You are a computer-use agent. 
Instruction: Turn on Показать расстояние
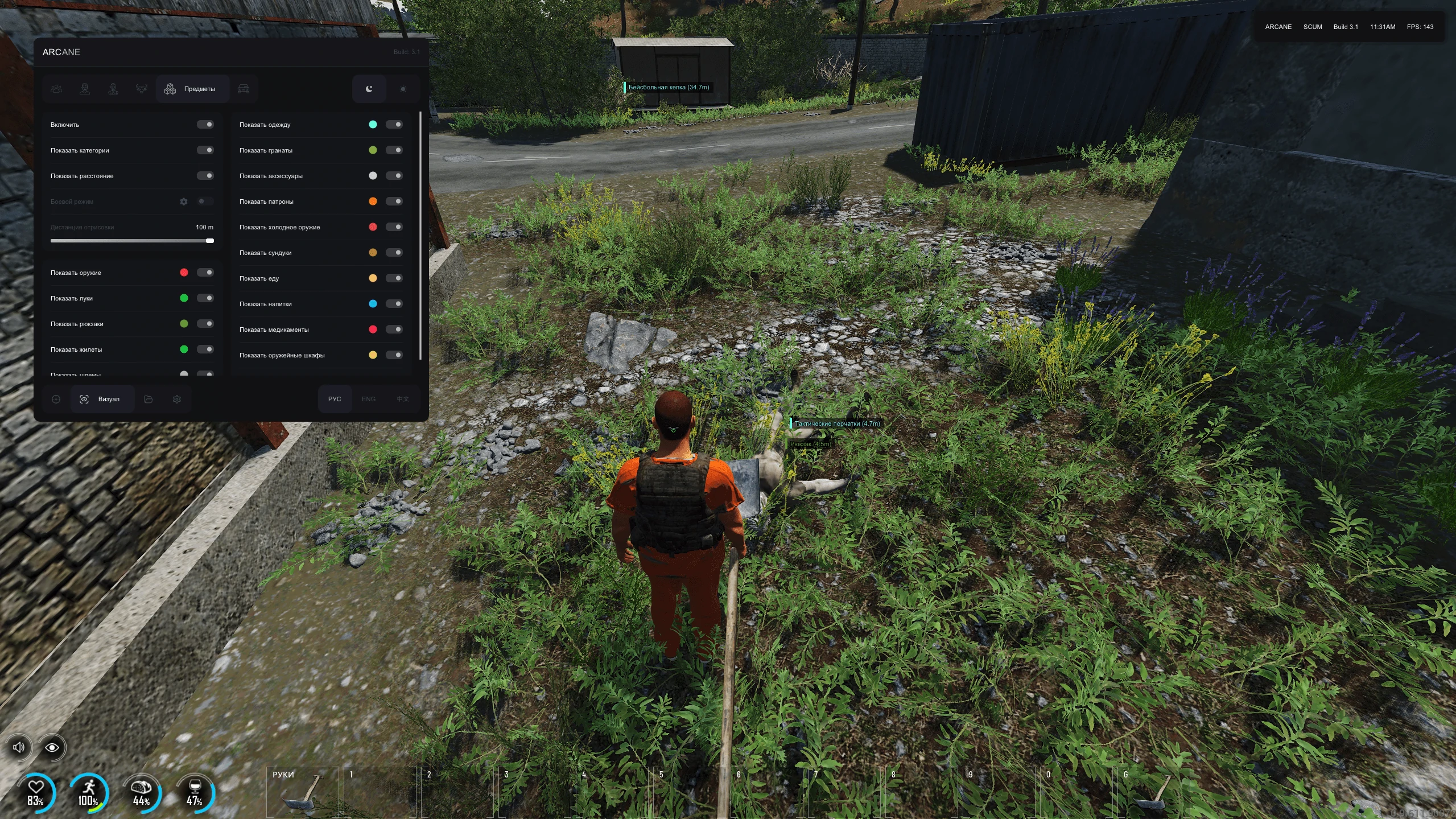pos(205,176)
